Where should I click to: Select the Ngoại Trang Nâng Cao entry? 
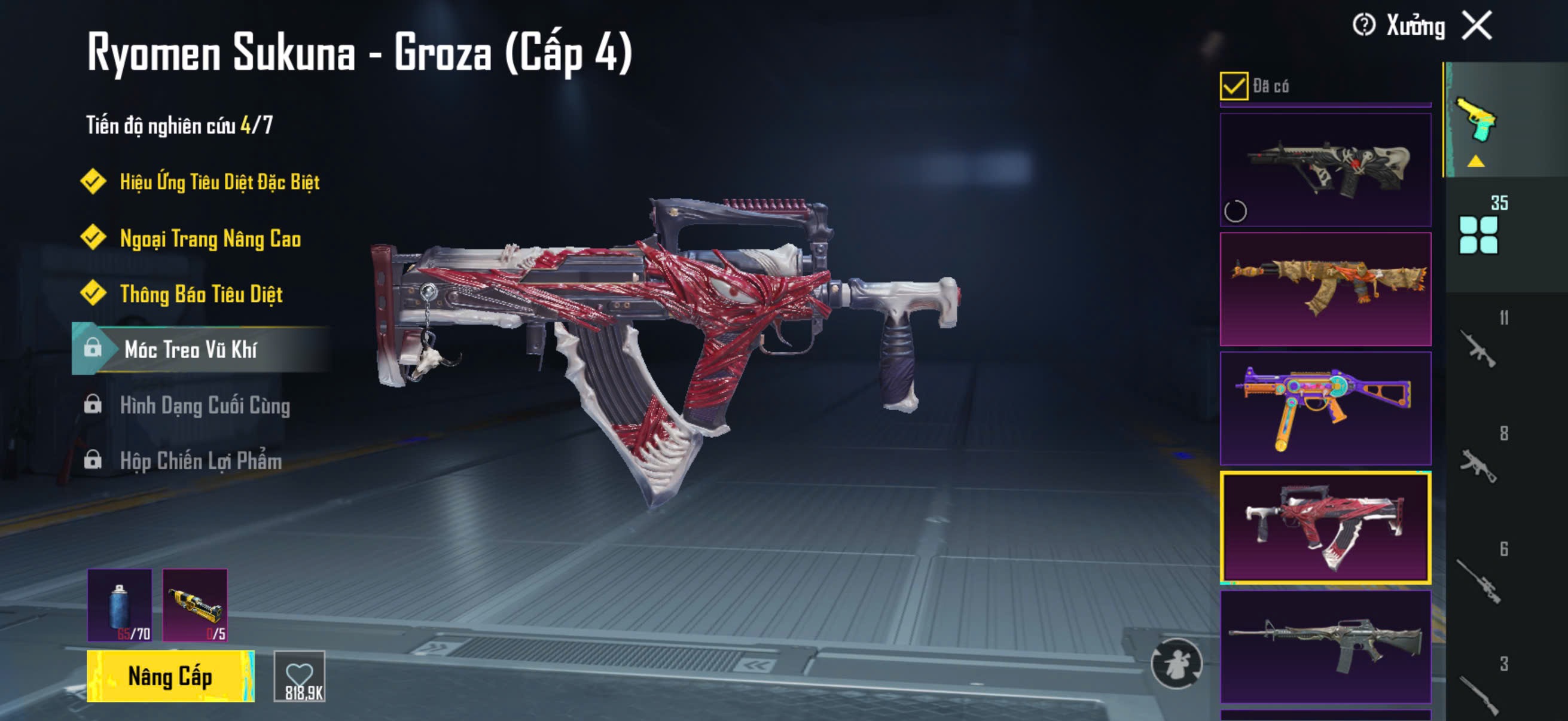click(x=210, y=238)
